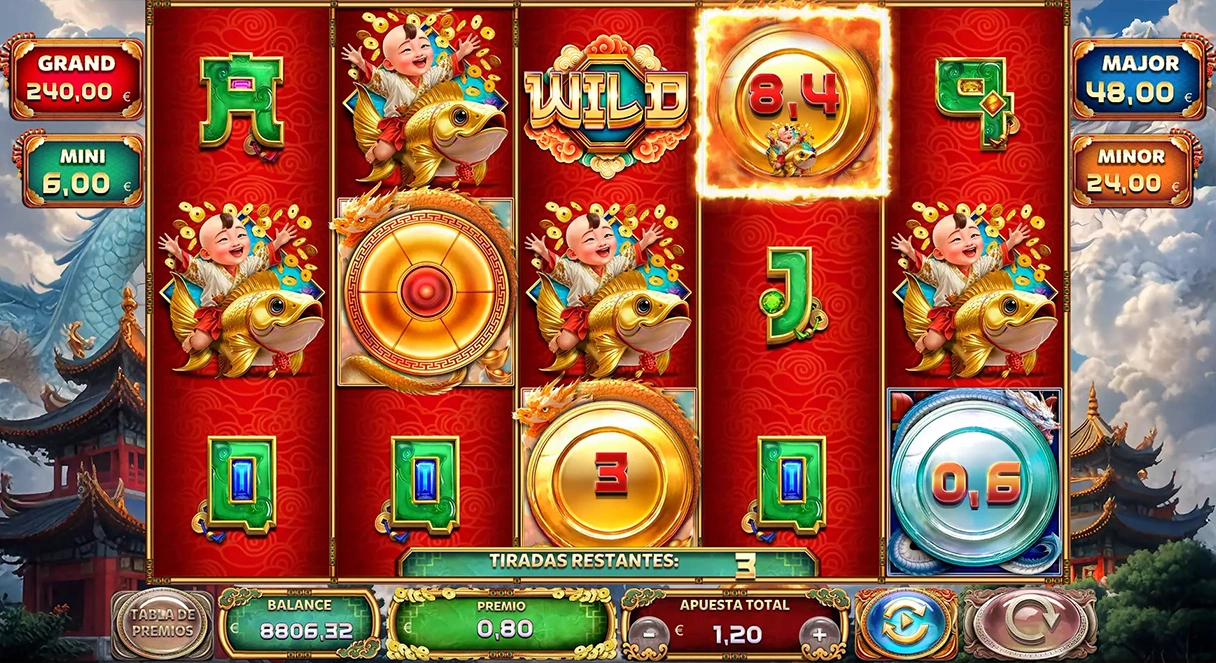
Task: Click the pink spin button
Action: click(x=1027, y=624)
